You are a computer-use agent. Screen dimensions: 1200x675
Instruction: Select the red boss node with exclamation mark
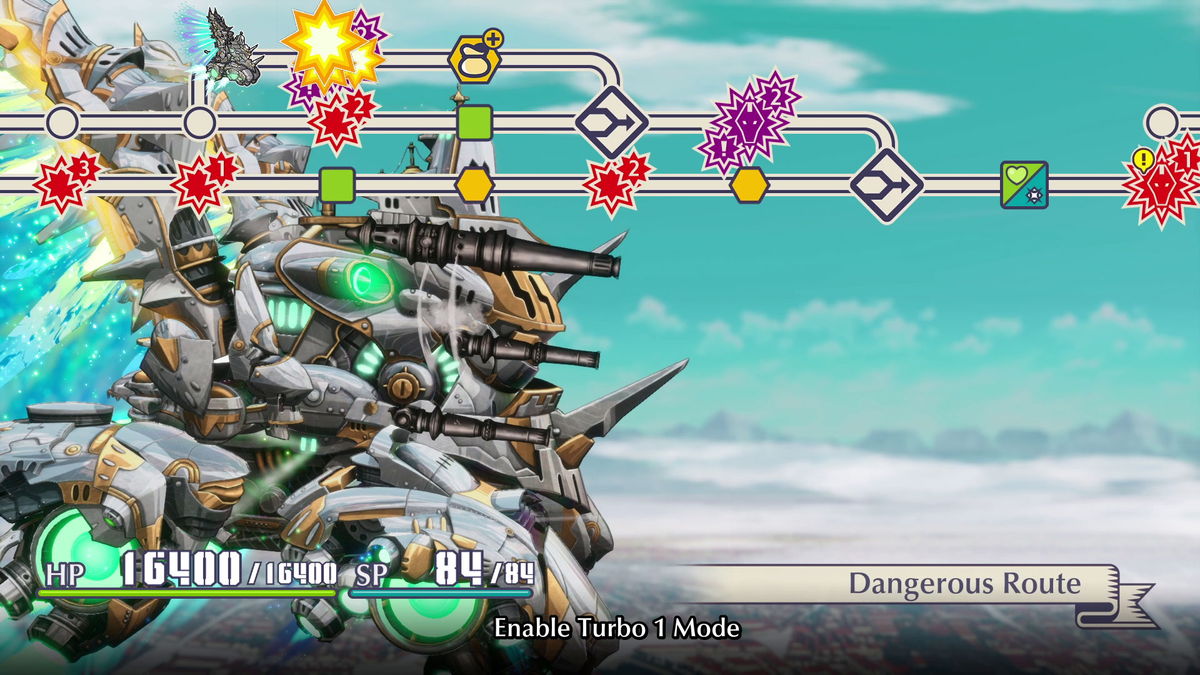coord(1160,185)
